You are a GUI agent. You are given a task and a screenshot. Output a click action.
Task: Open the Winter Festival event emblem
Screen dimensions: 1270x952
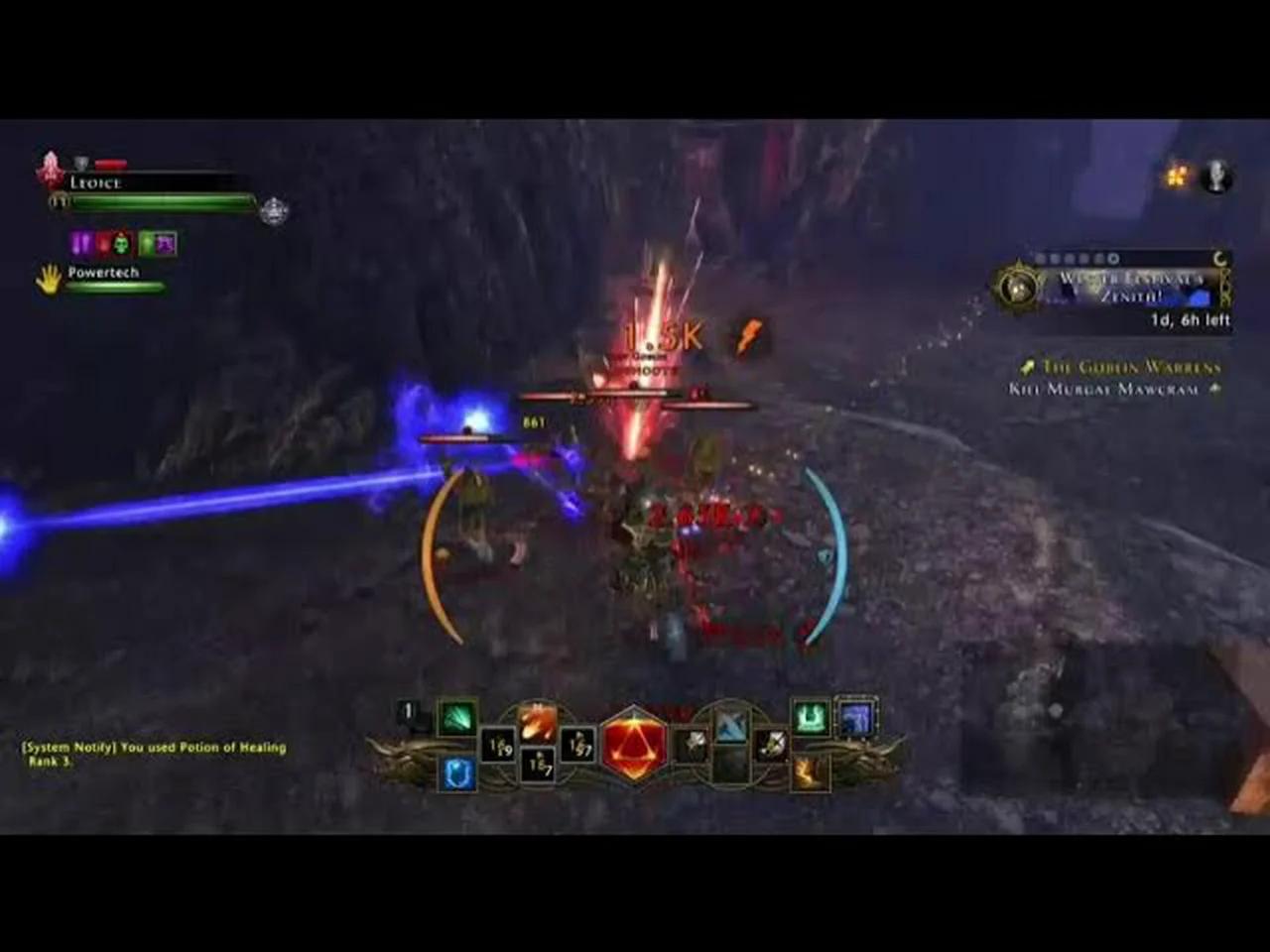(x=1016, y=288)
